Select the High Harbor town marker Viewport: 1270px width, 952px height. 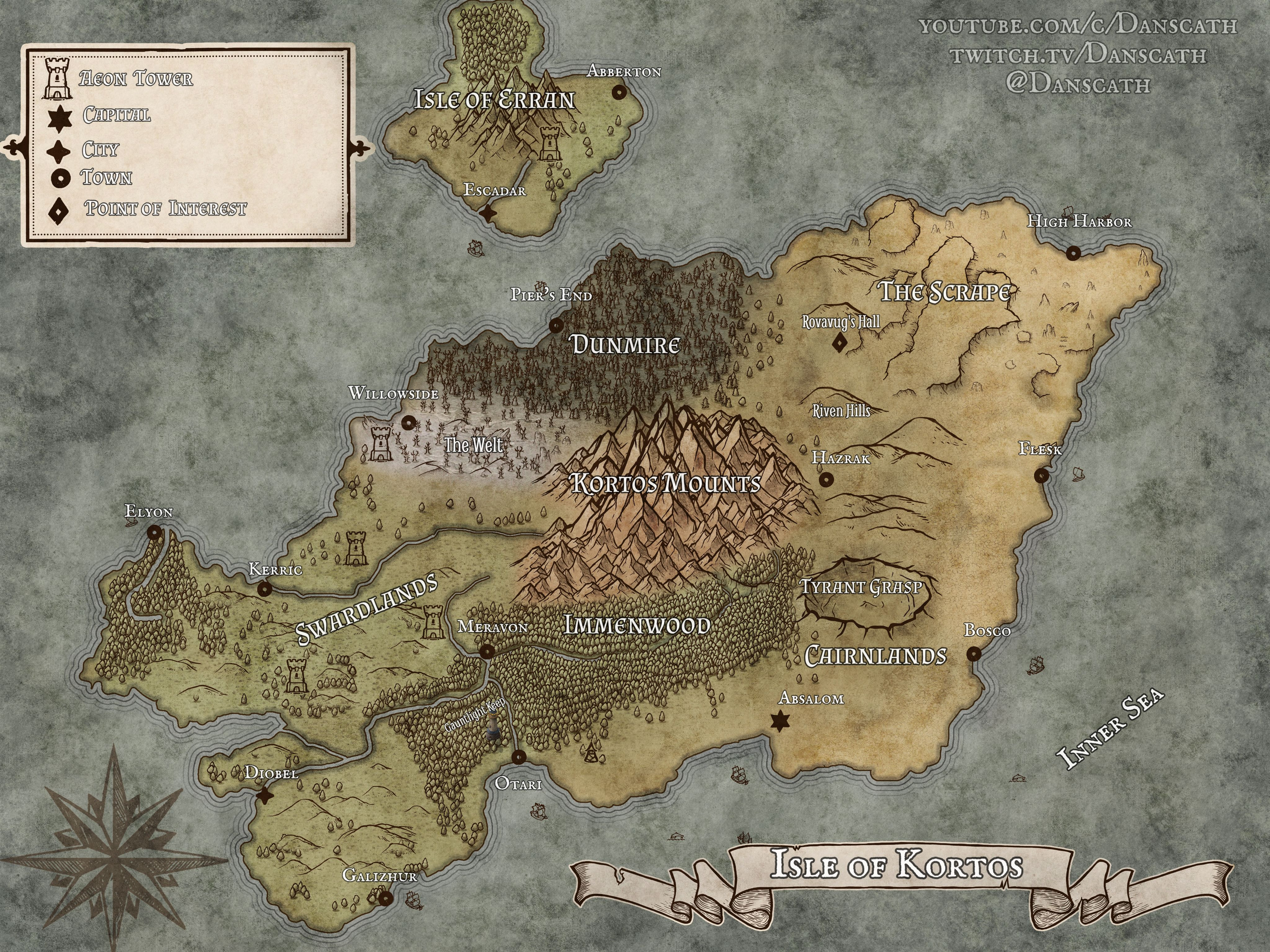pos(1072,253)
